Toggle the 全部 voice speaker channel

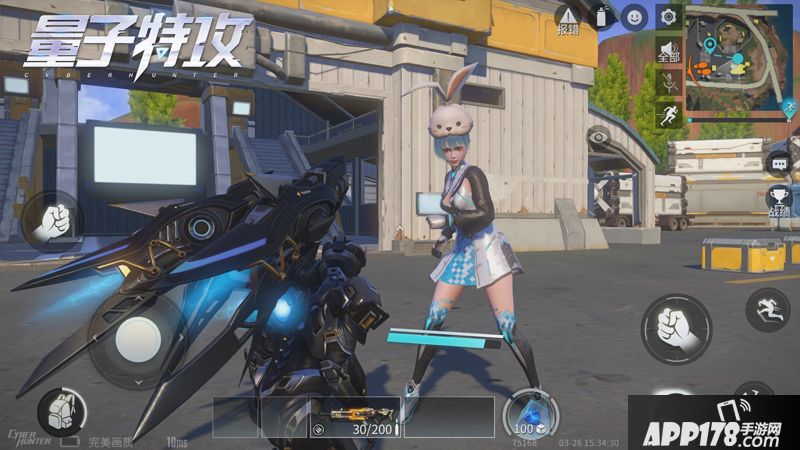coord(668,51)
